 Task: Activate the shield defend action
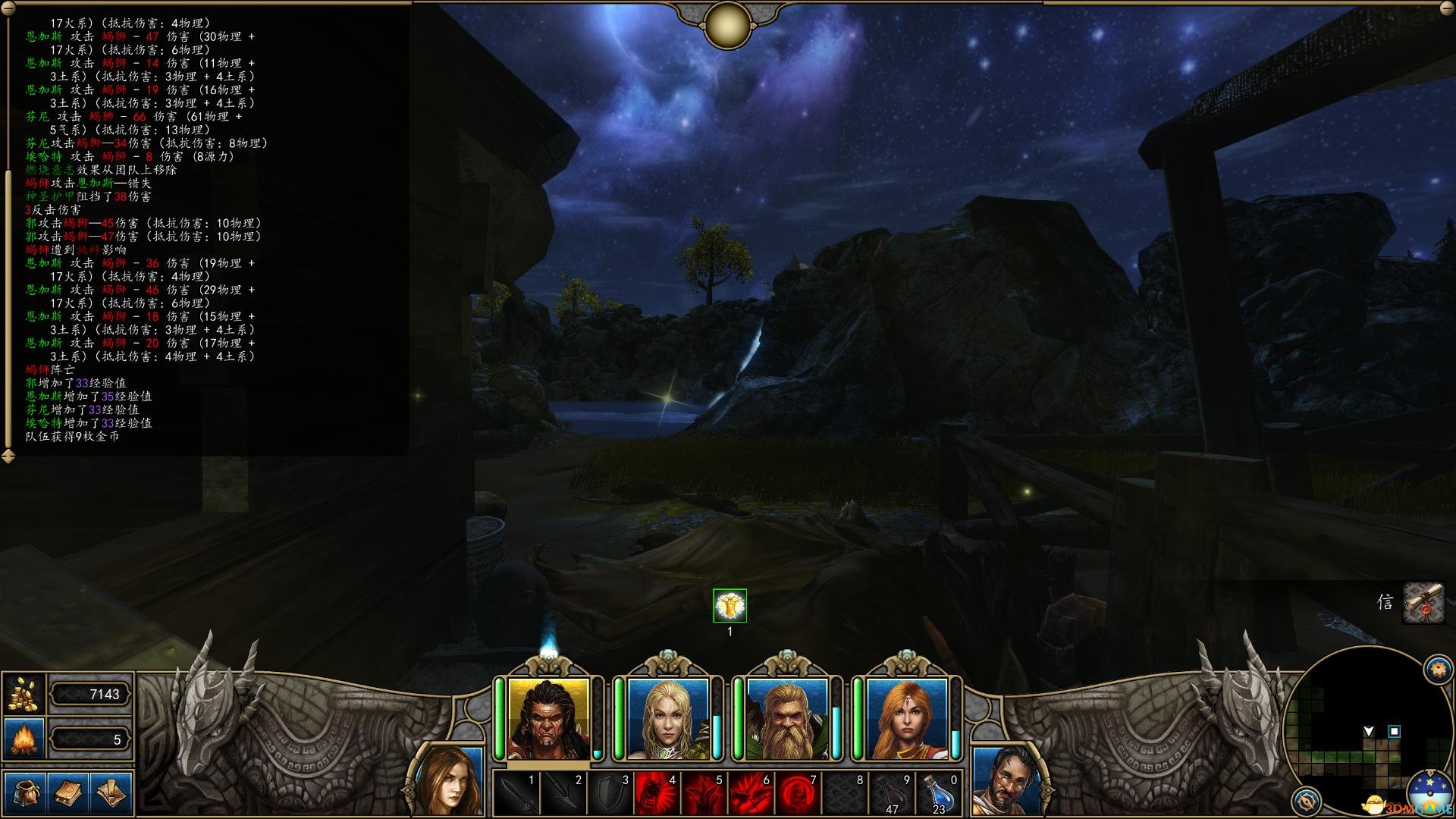pyautogui.click(x=611, y=794)
